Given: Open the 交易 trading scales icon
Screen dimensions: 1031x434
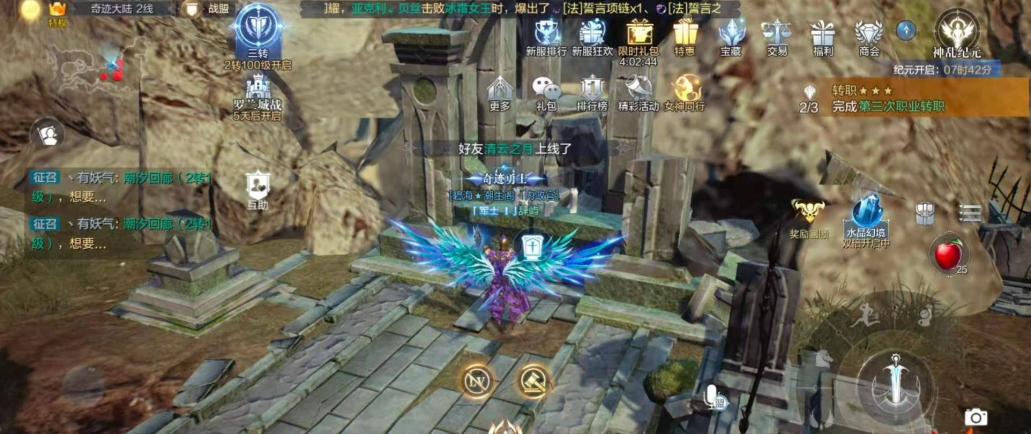Looking at the screenshot, I should (776, 34).
